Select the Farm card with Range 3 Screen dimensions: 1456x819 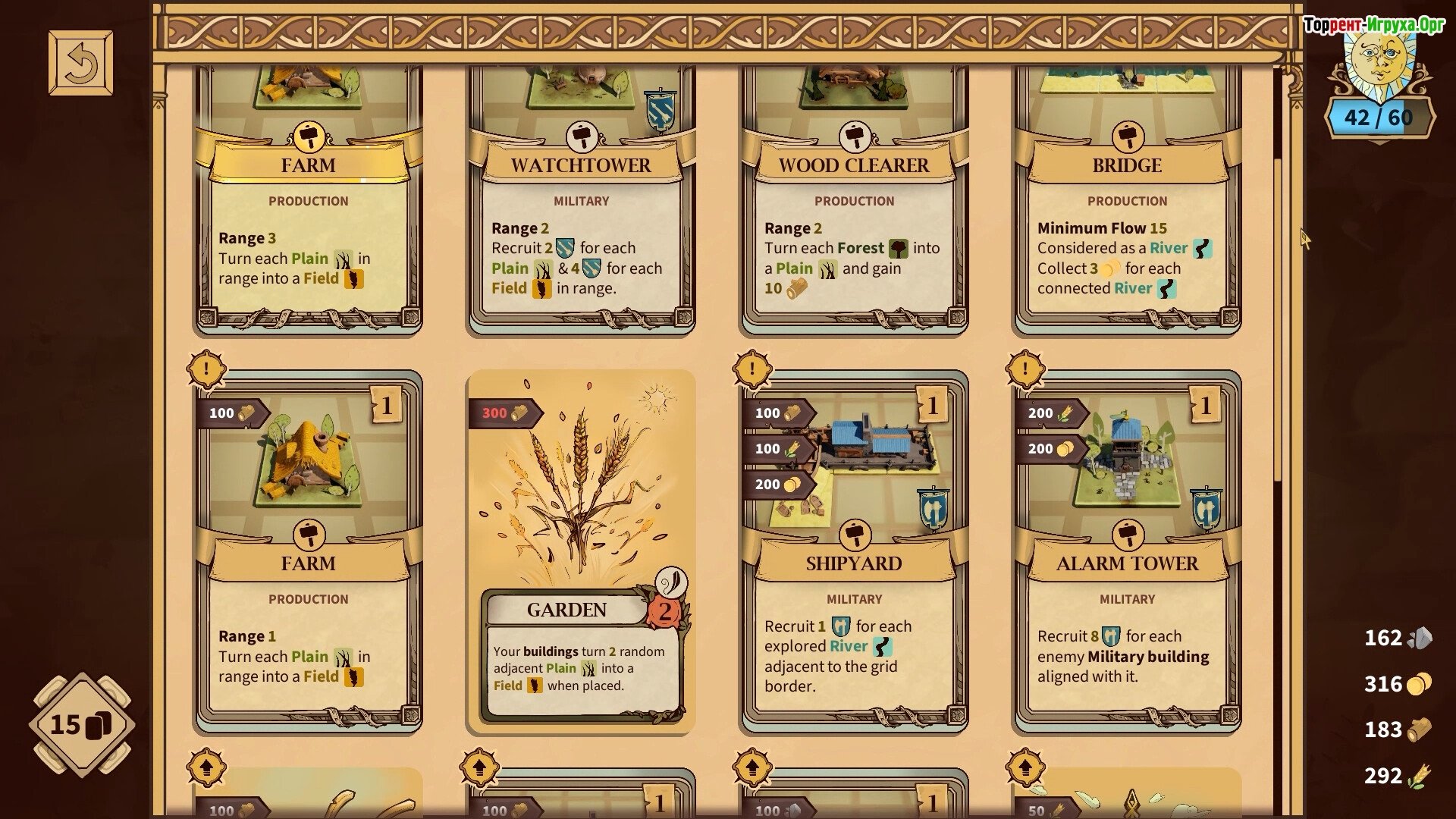(x=308, y=227)
